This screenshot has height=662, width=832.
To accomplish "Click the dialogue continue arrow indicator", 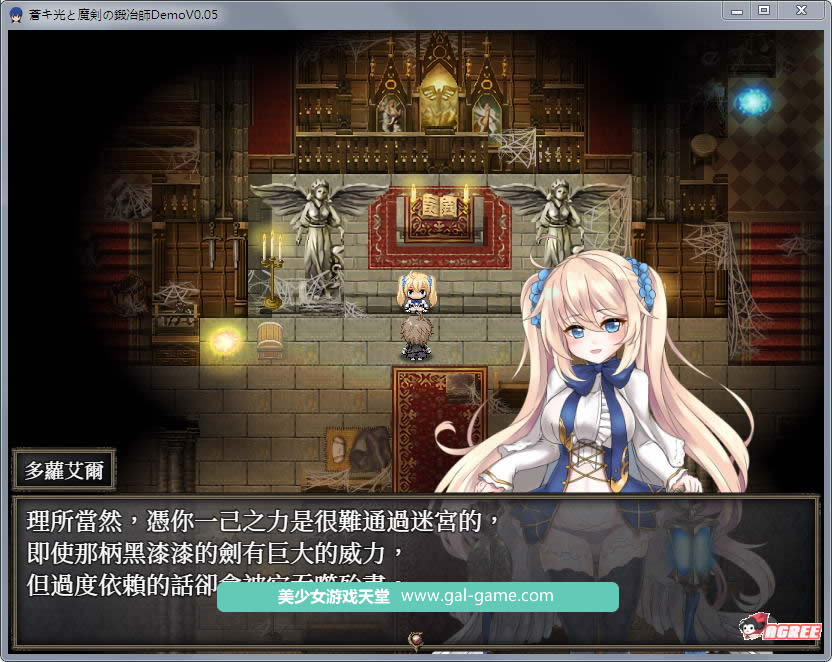I will (415, 638).
